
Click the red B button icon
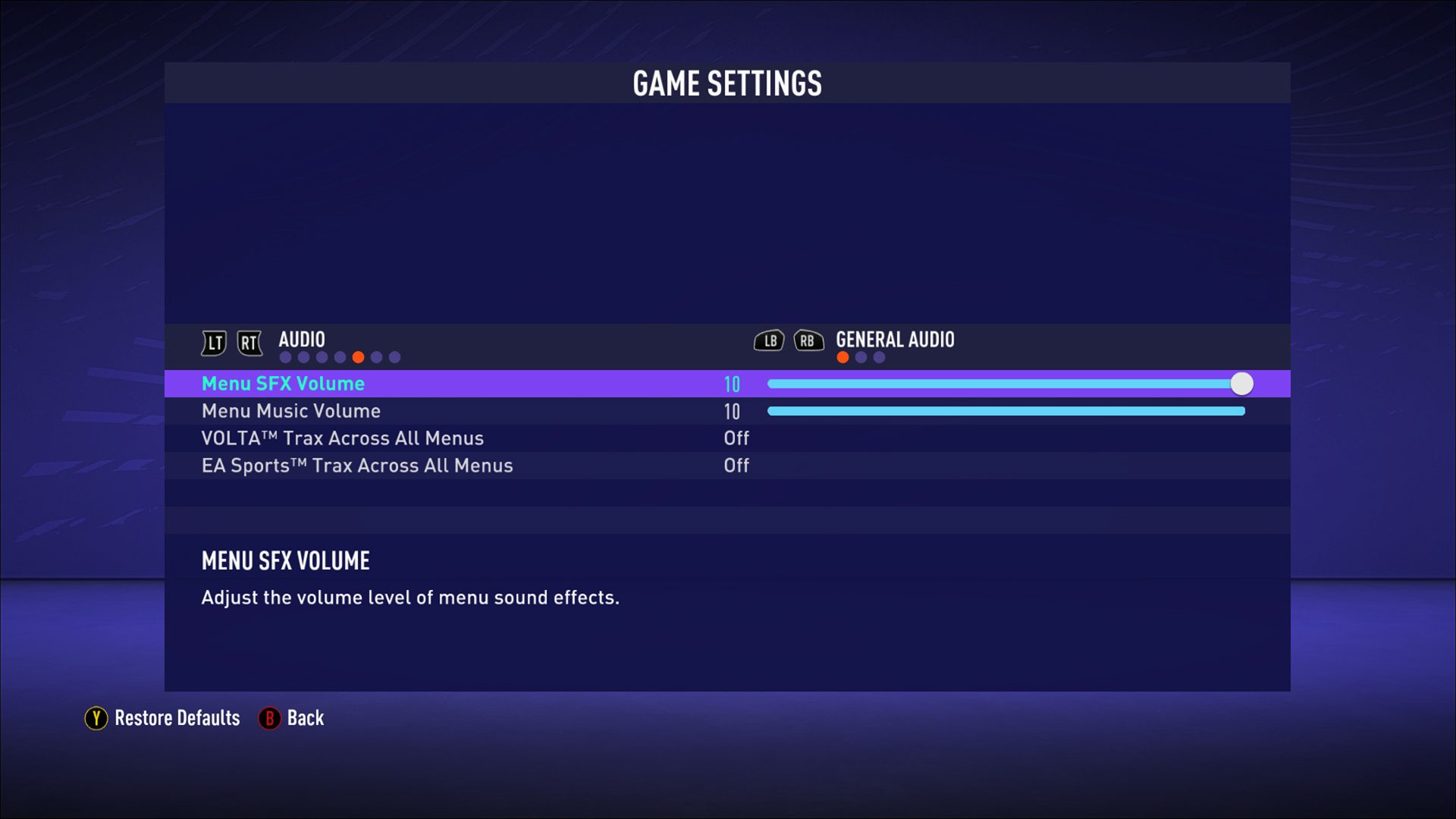pos(269,717)
